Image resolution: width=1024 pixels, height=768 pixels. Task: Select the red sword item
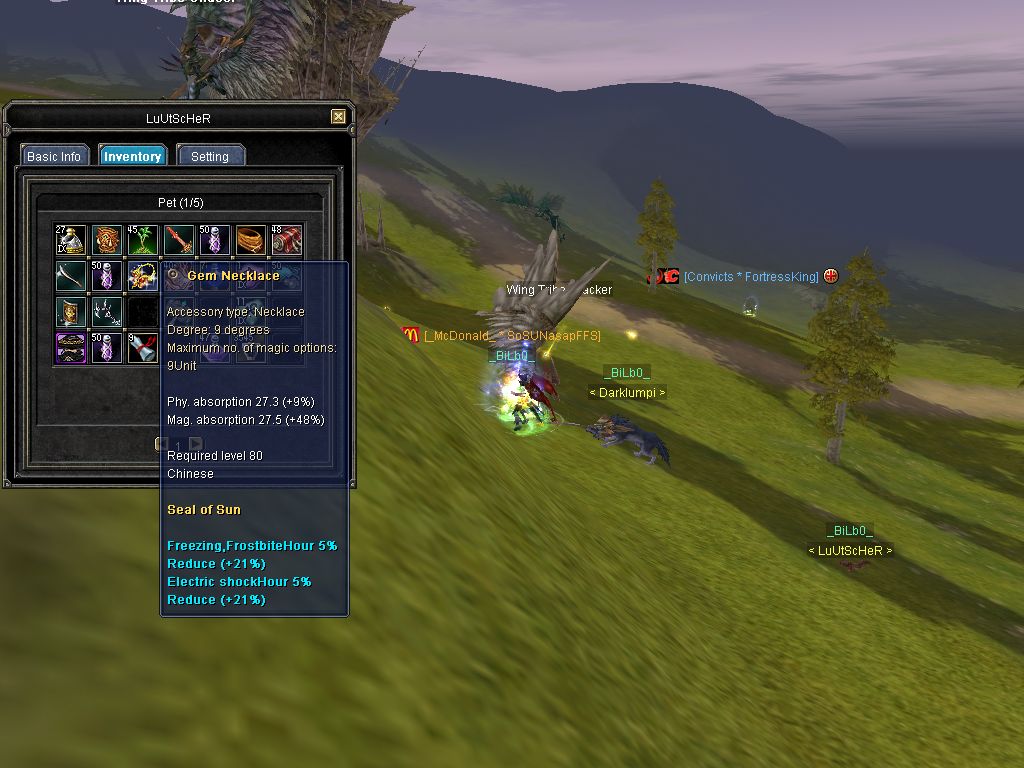click(x=179, y=241)
